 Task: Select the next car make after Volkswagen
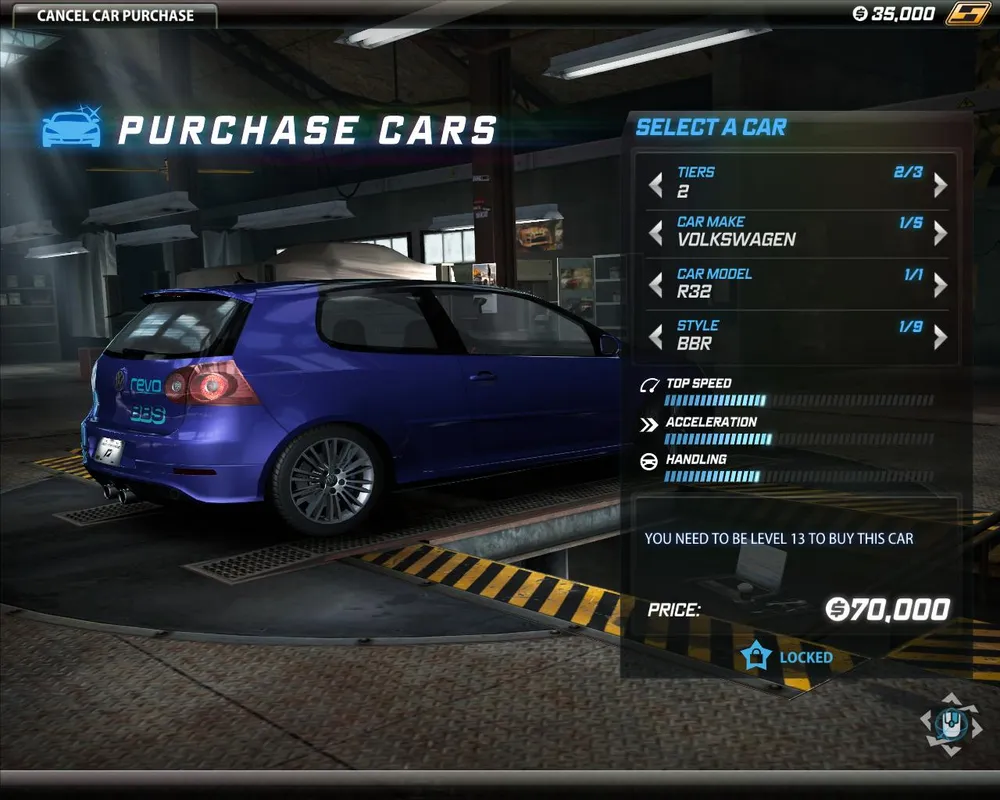(940, 233)
